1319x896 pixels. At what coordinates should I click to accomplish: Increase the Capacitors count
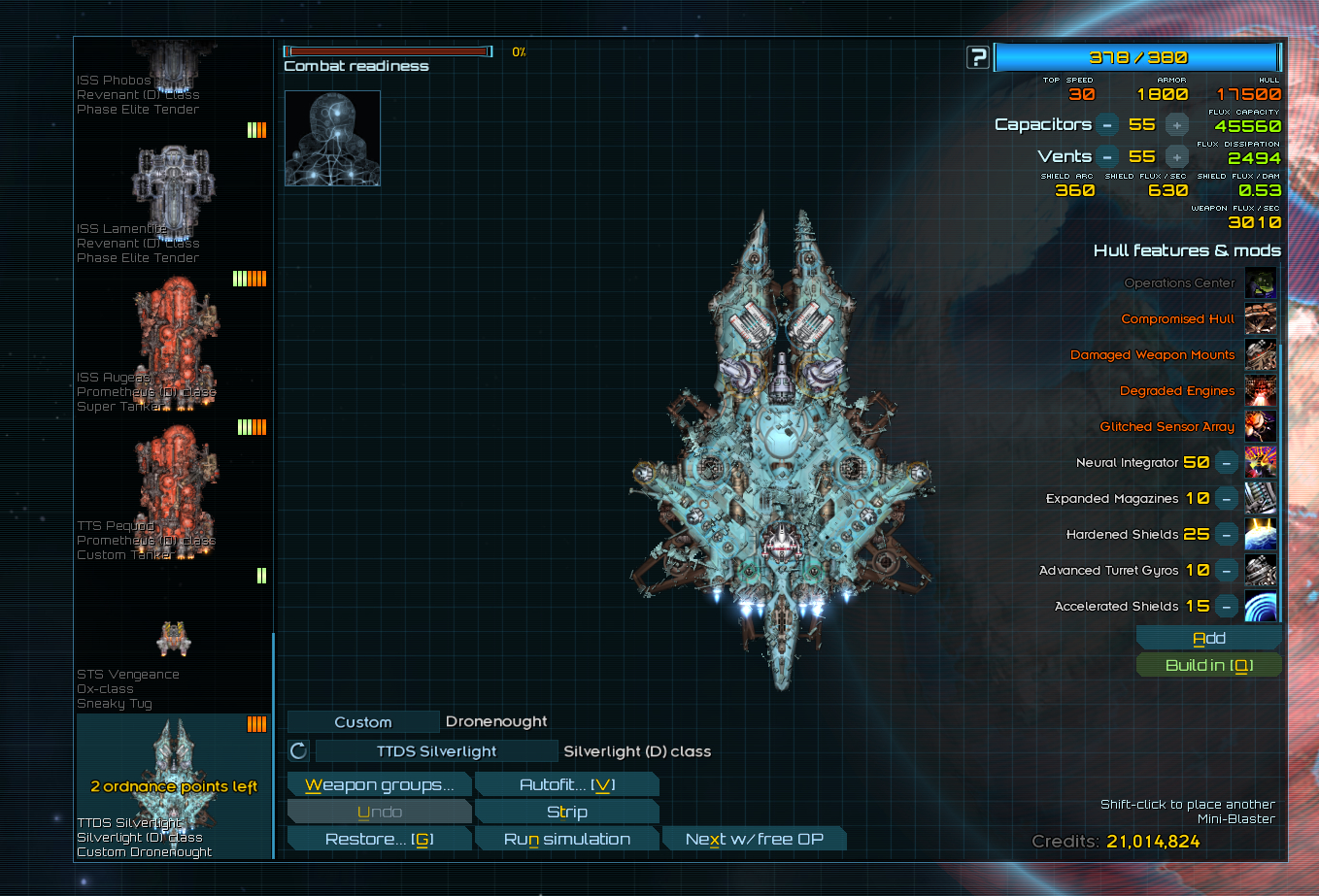coord(1176,125)
